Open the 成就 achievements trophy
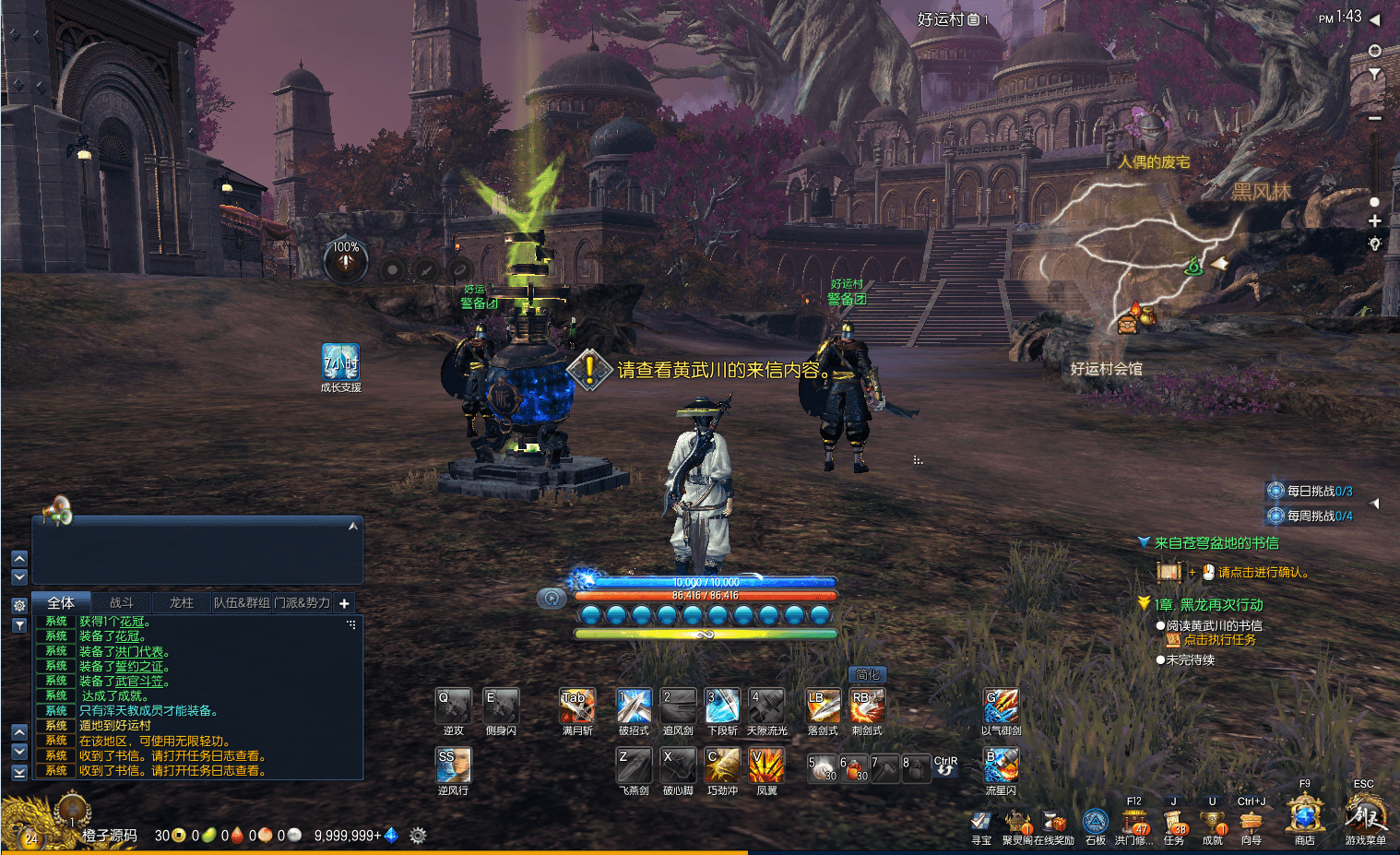This screenshot has height=855, width=1400. (1212, 822)
